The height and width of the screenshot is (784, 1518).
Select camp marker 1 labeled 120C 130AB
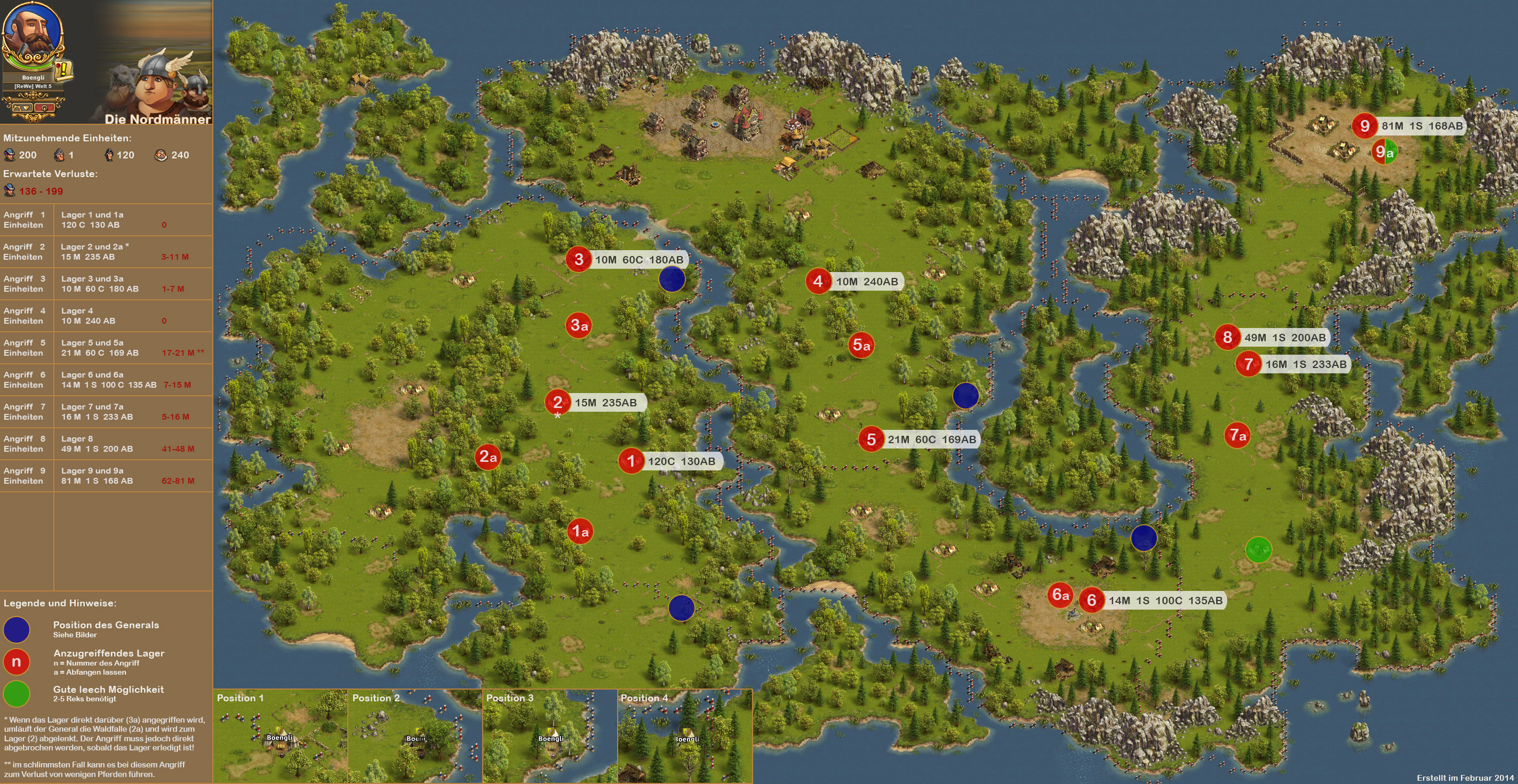pos(631,461)
